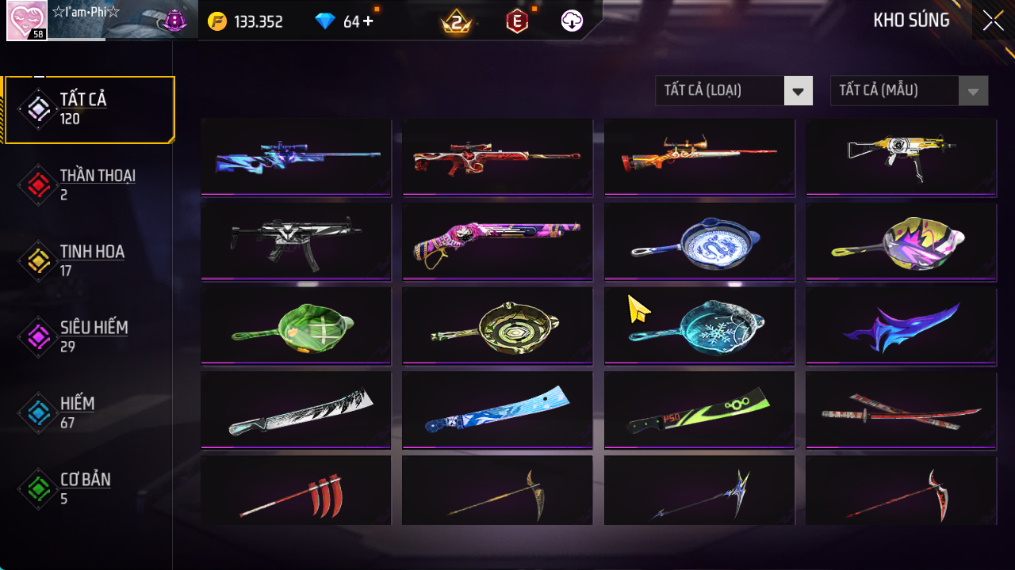
Task: Pick the red katana skin
Action: [x=901, y=409]
